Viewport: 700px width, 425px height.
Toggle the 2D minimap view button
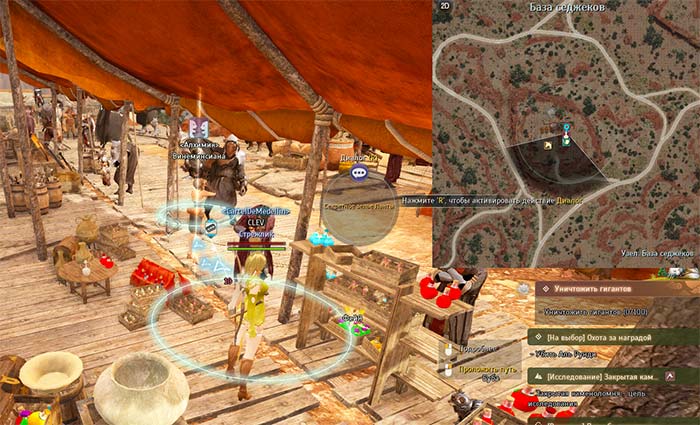coord(445,6)
